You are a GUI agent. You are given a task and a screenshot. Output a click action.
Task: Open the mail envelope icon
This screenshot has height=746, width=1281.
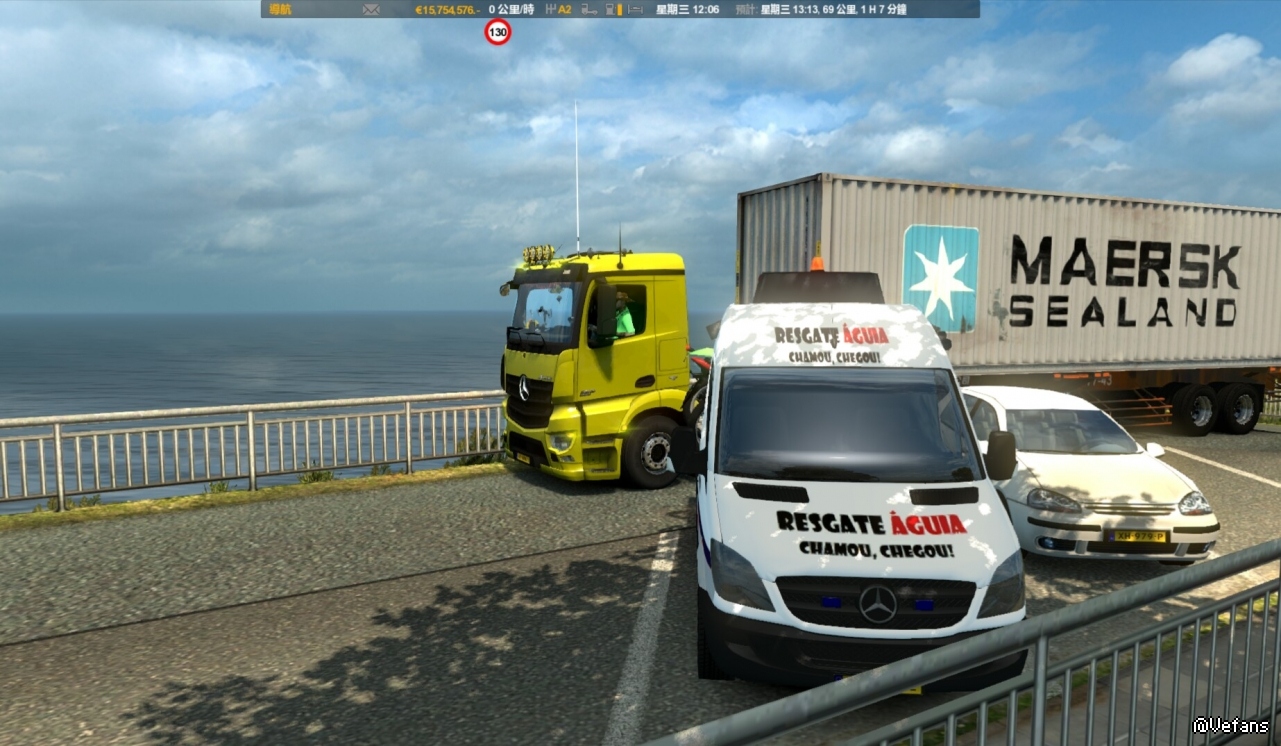tap(371, 9)
